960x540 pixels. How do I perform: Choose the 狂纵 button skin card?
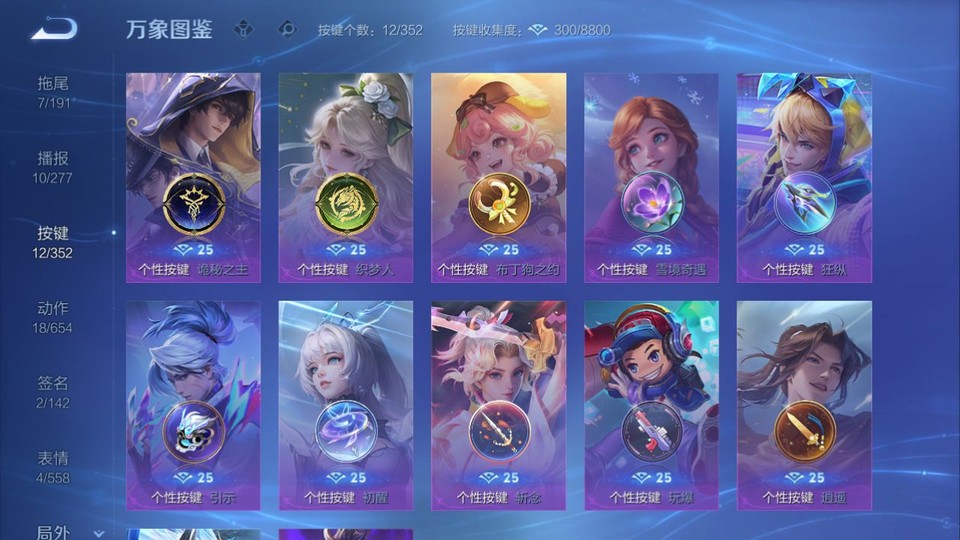point(804,178)
